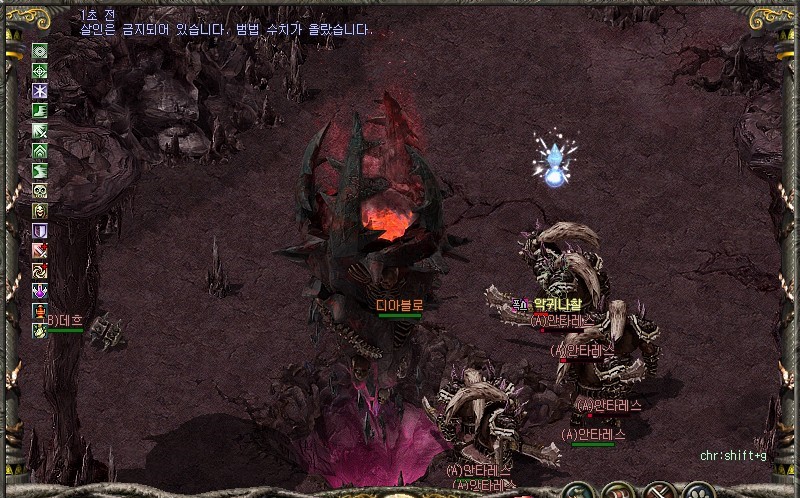Activate the purple snowflake star skill icon
The width and height of the screenshot is (800, 498).
[40, 90]
